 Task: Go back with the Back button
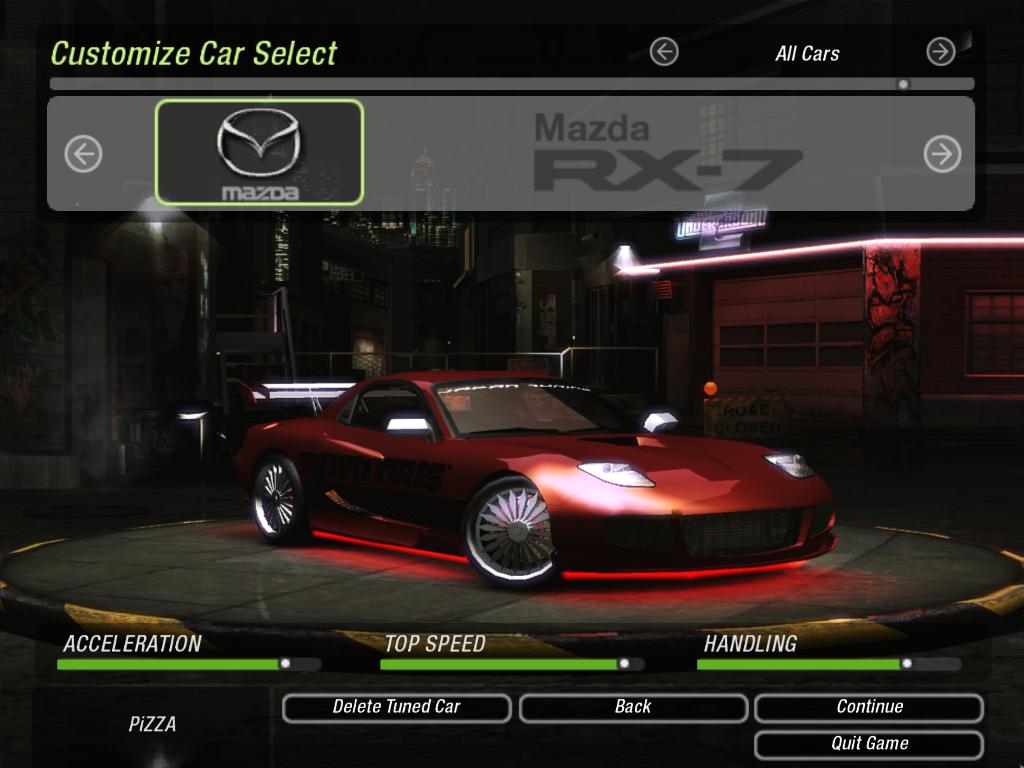click(632, 707)
